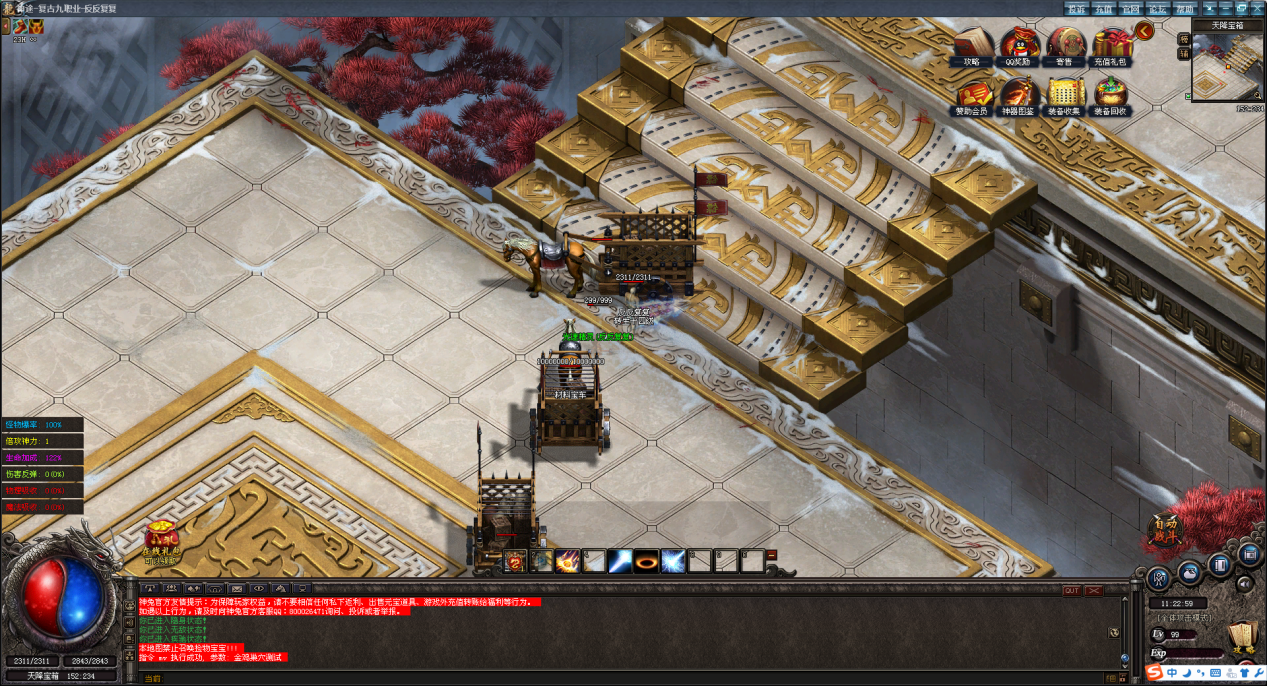Open the 神器图鉴 artifact codex
Image resolution: width=1267 pixels, height=686 pixels.
(x=1018, y=94)
